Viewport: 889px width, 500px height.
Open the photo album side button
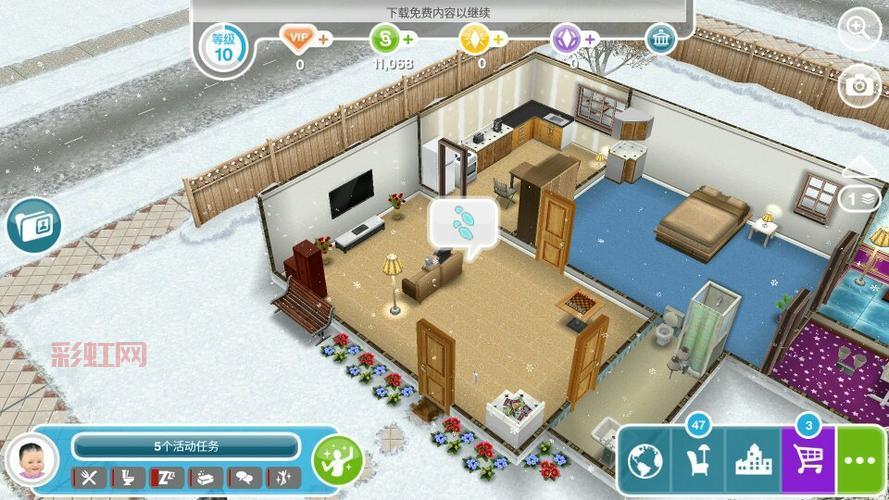(x=31, y=225)
